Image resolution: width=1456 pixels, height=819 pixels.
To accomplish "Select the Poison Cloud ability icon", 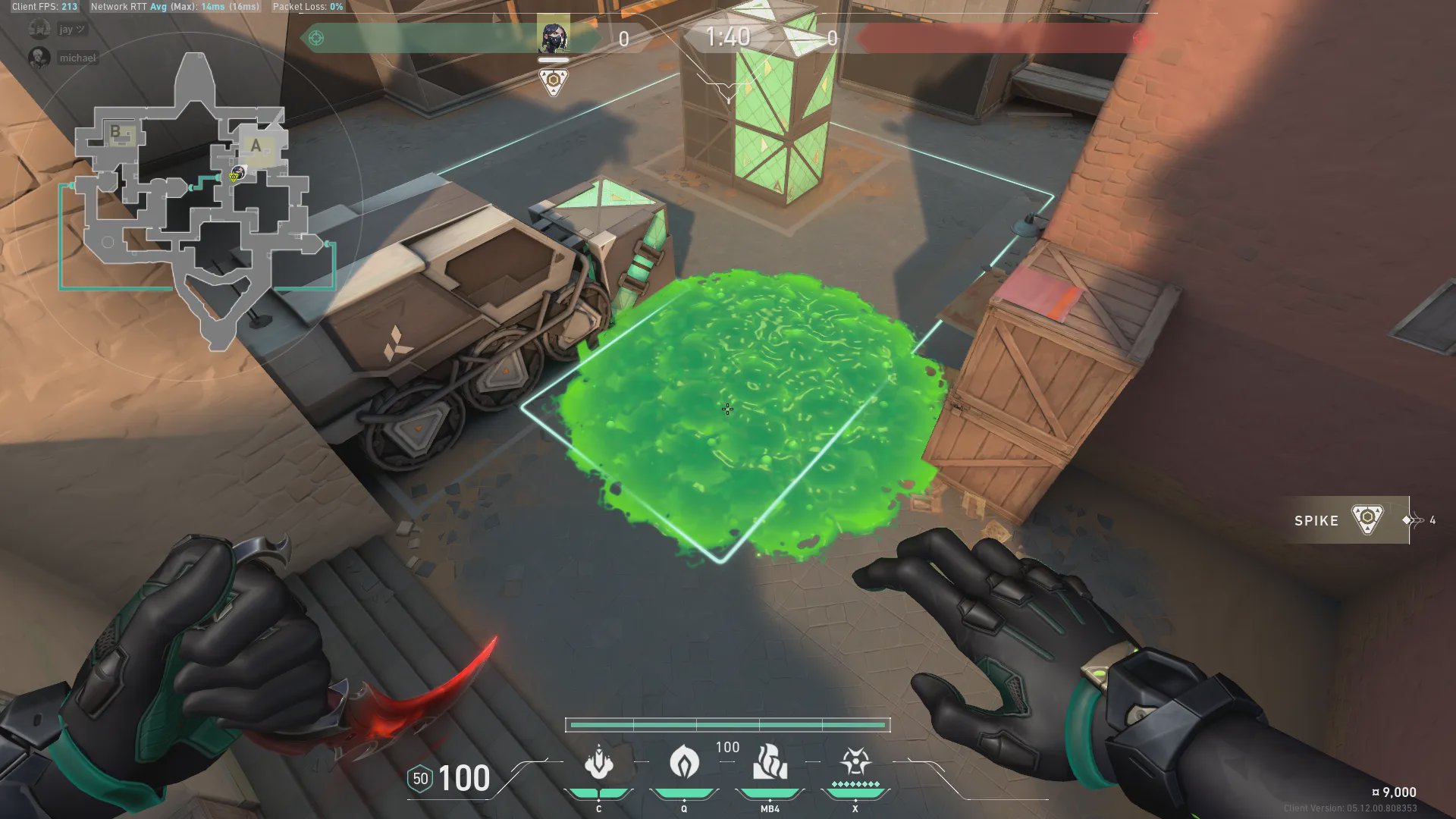I will tap(684, 761).
